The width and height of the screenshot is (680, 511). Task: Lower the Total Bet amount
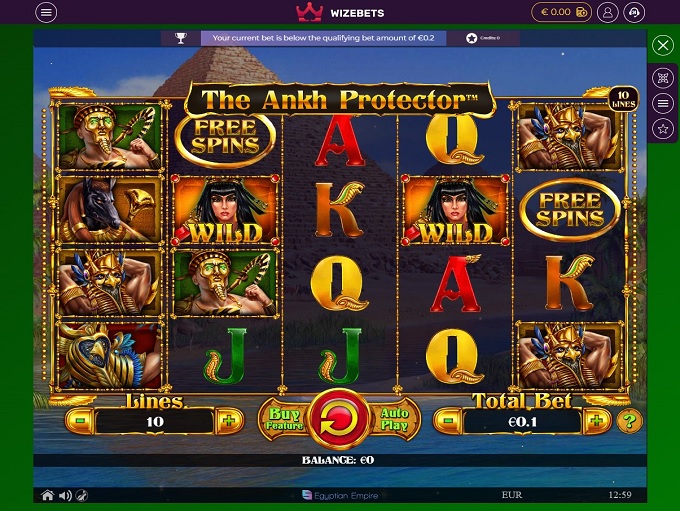click(x=447, y=420)
